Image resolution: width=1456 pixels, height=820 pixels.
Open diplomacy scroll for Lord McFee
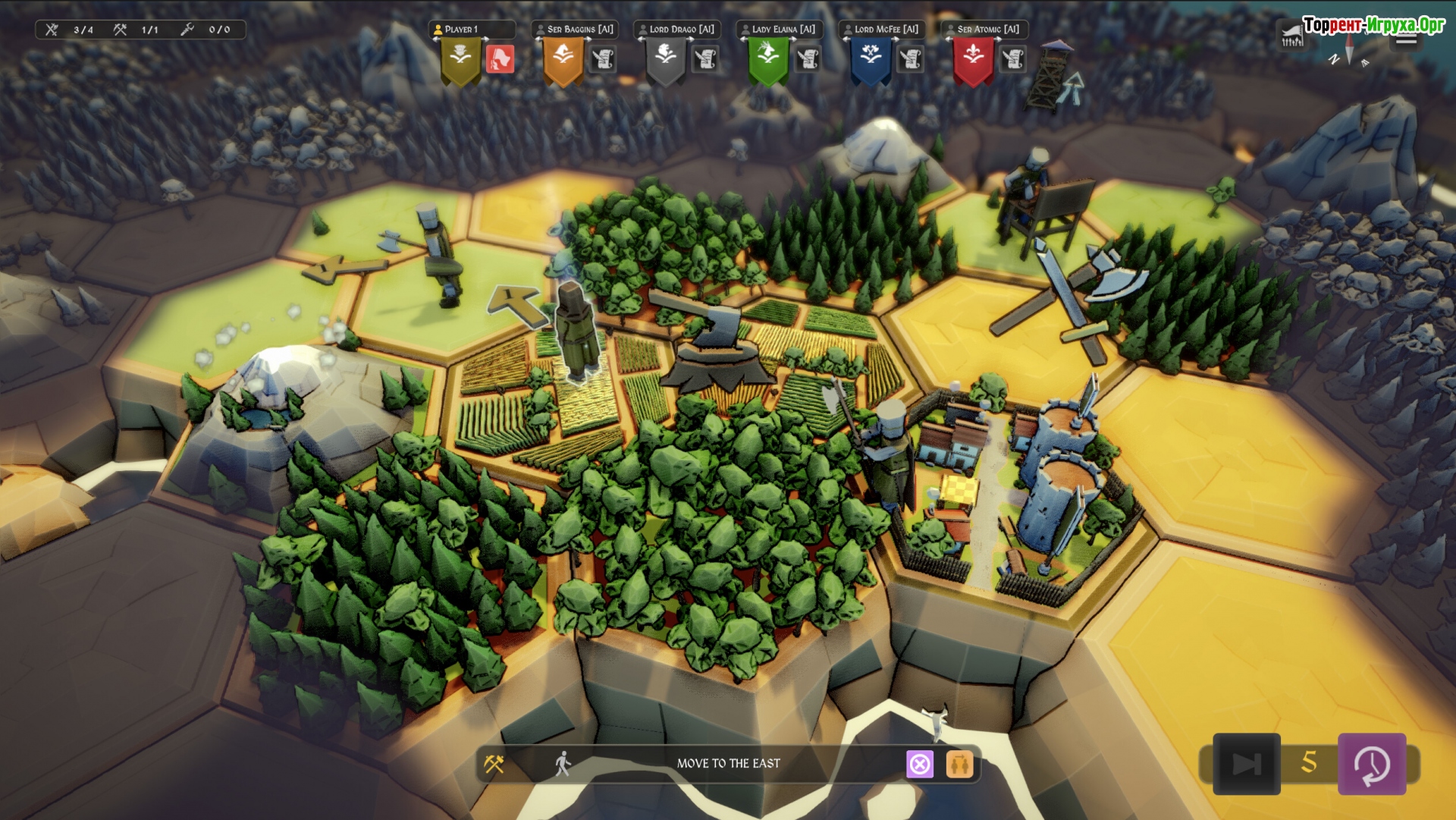pyautogui.click(x=910, y=59)
